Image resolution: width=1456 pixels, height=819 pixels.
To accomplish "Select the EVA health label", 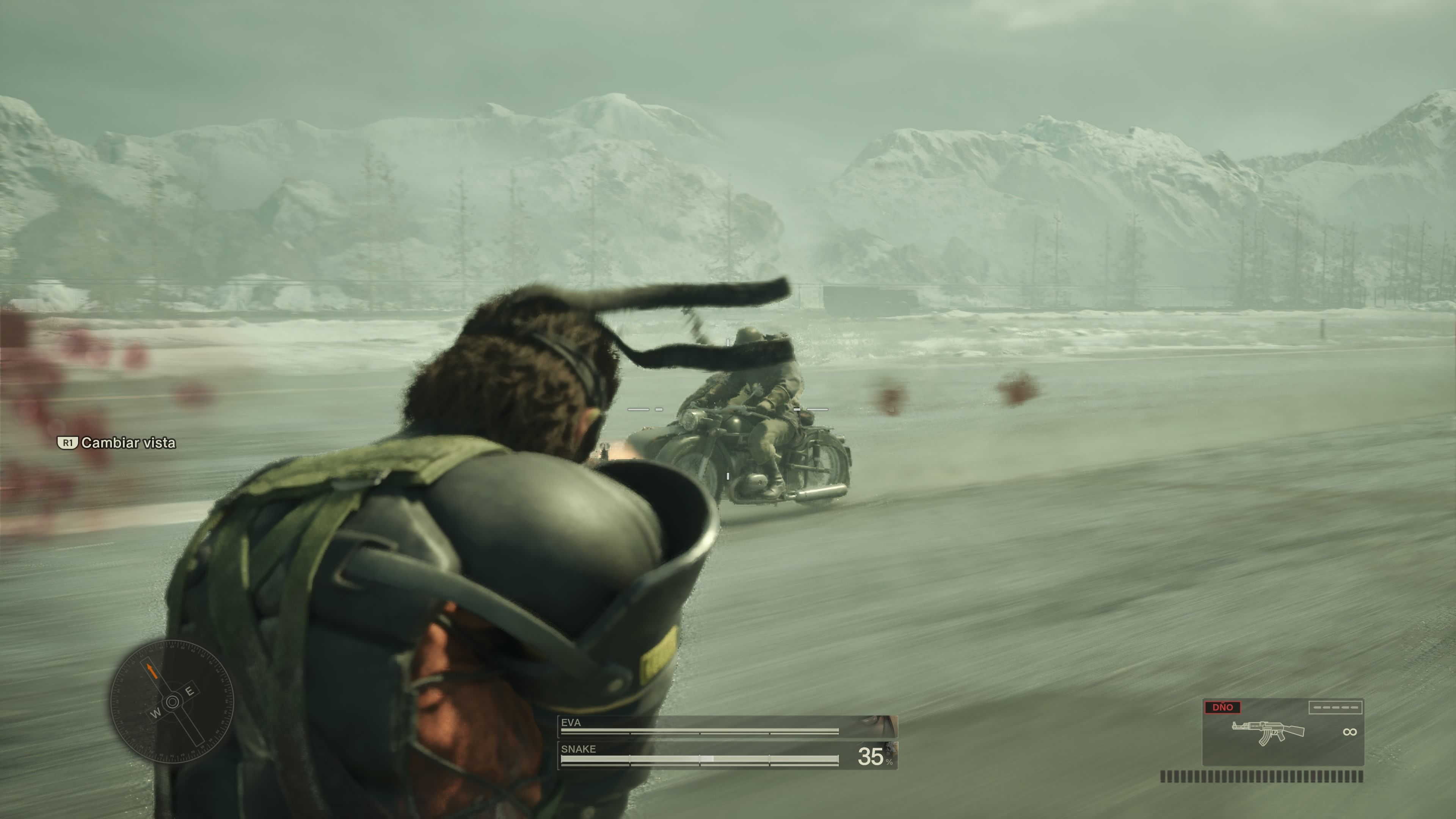I will click(571, 722).
